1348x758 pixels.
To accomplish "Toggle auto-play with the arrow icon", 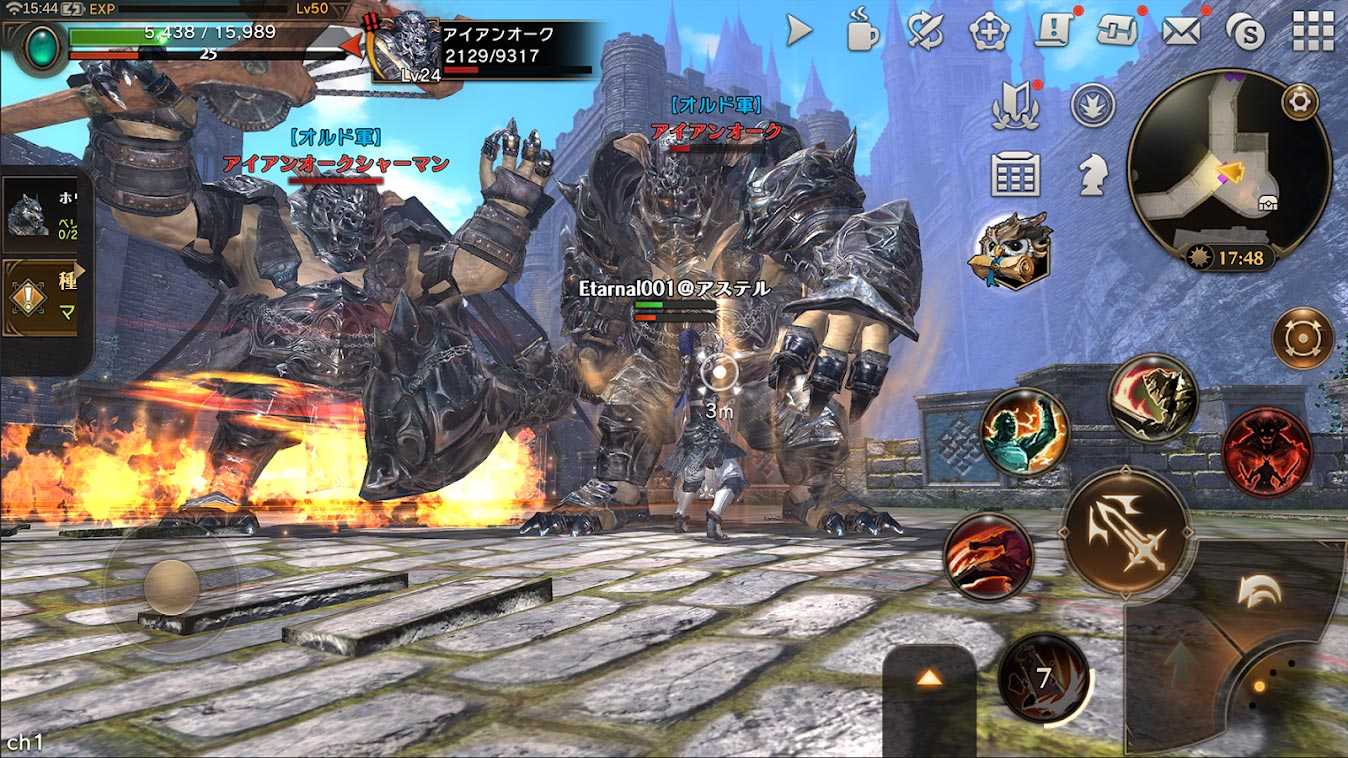I will coord(799,31).
